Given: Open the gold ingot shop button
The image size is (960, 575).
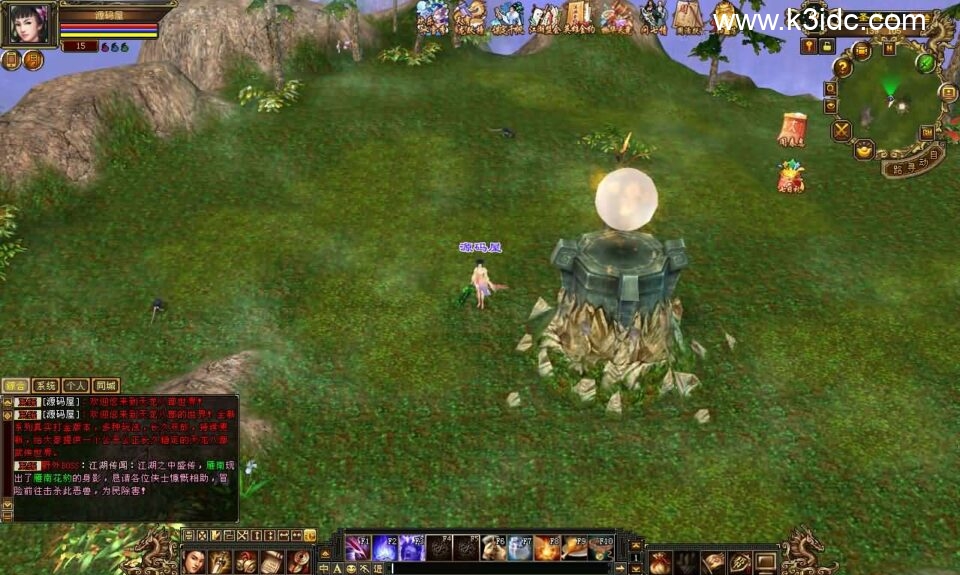Looking at the screenshot, I should pyautogui.click(x=864, y=150).
